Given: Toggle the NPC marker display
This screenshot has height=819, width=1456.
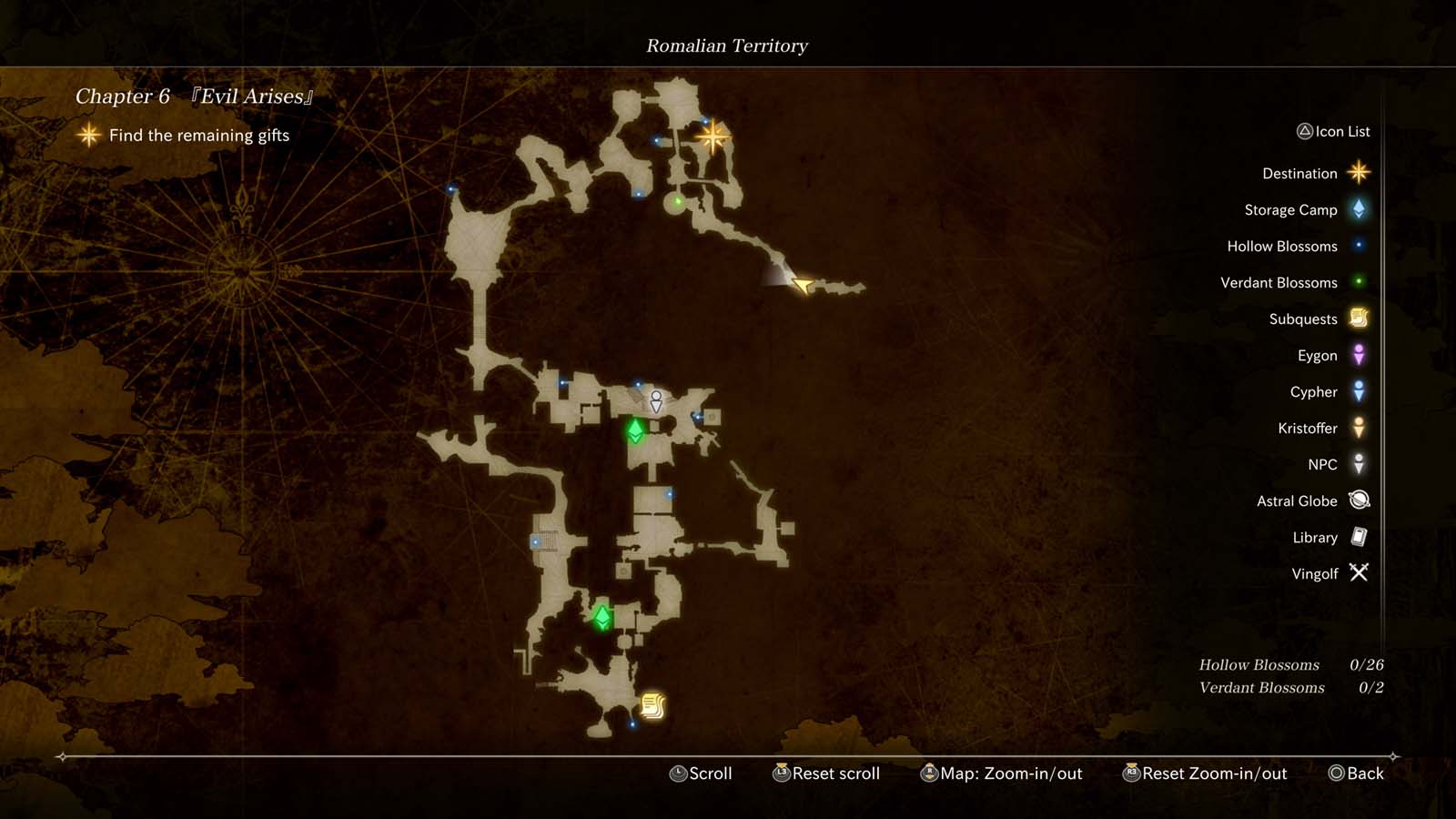Looking at the screenshot, I should 1357,464.
